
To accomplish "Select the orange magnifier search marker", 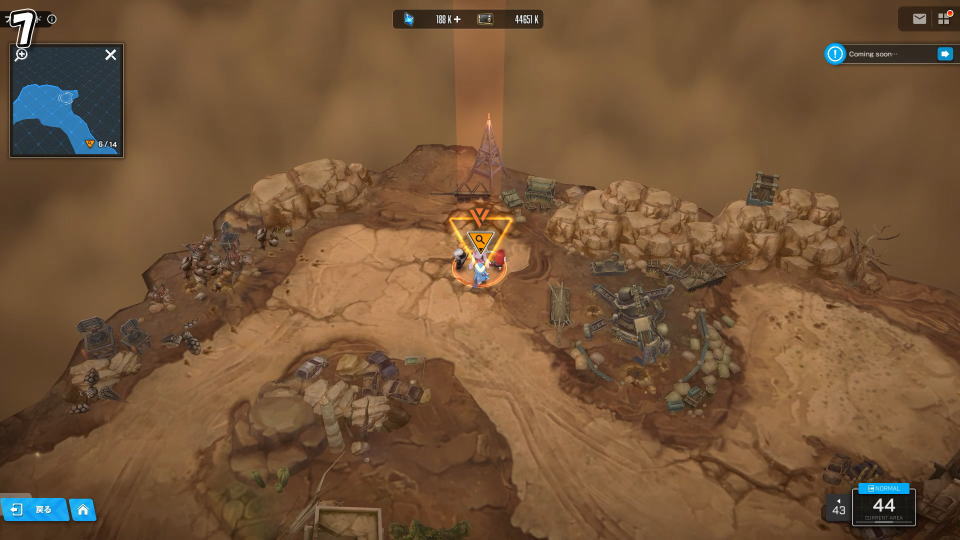I will tap(481, 240).
